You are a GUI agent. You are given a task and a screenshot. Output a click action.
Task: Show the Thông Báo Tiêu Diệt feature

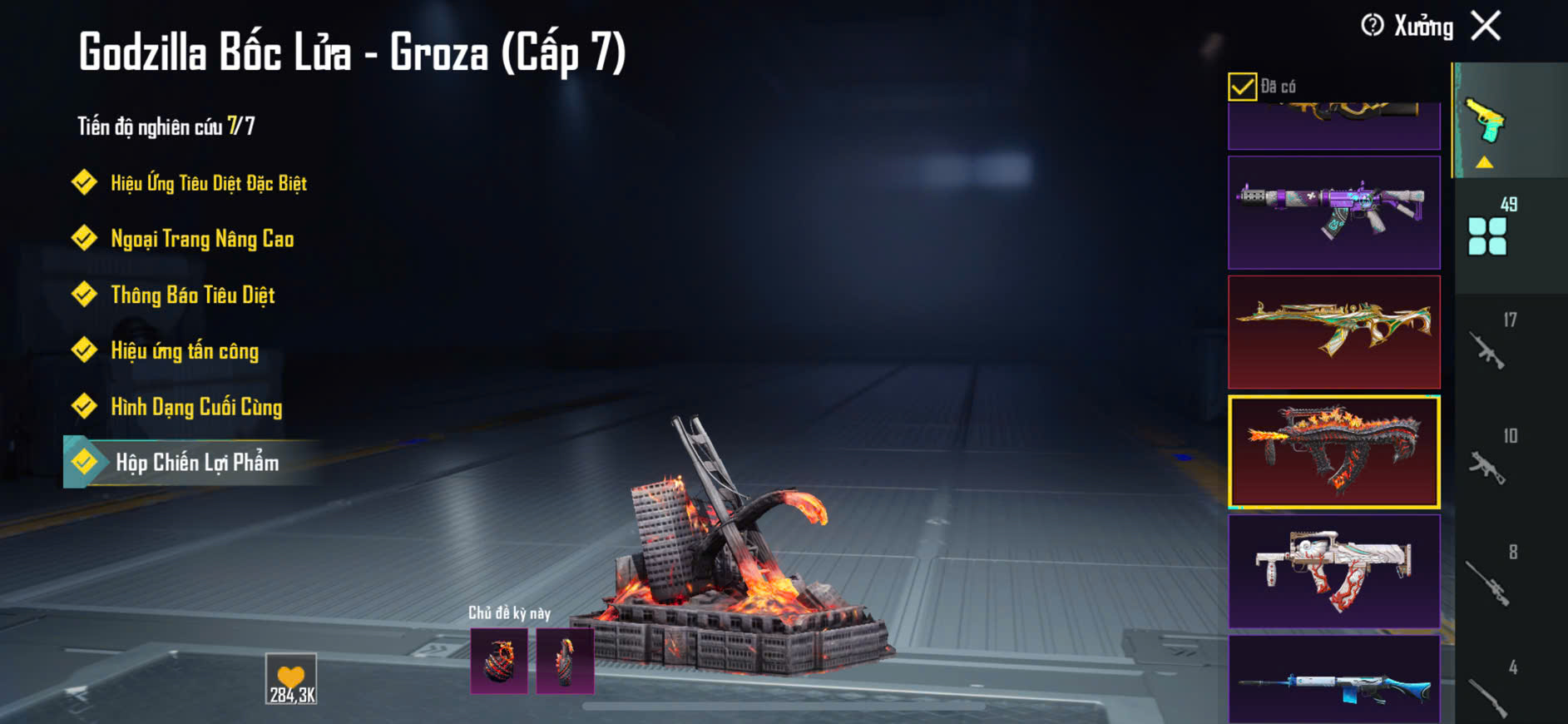(192, 295)
